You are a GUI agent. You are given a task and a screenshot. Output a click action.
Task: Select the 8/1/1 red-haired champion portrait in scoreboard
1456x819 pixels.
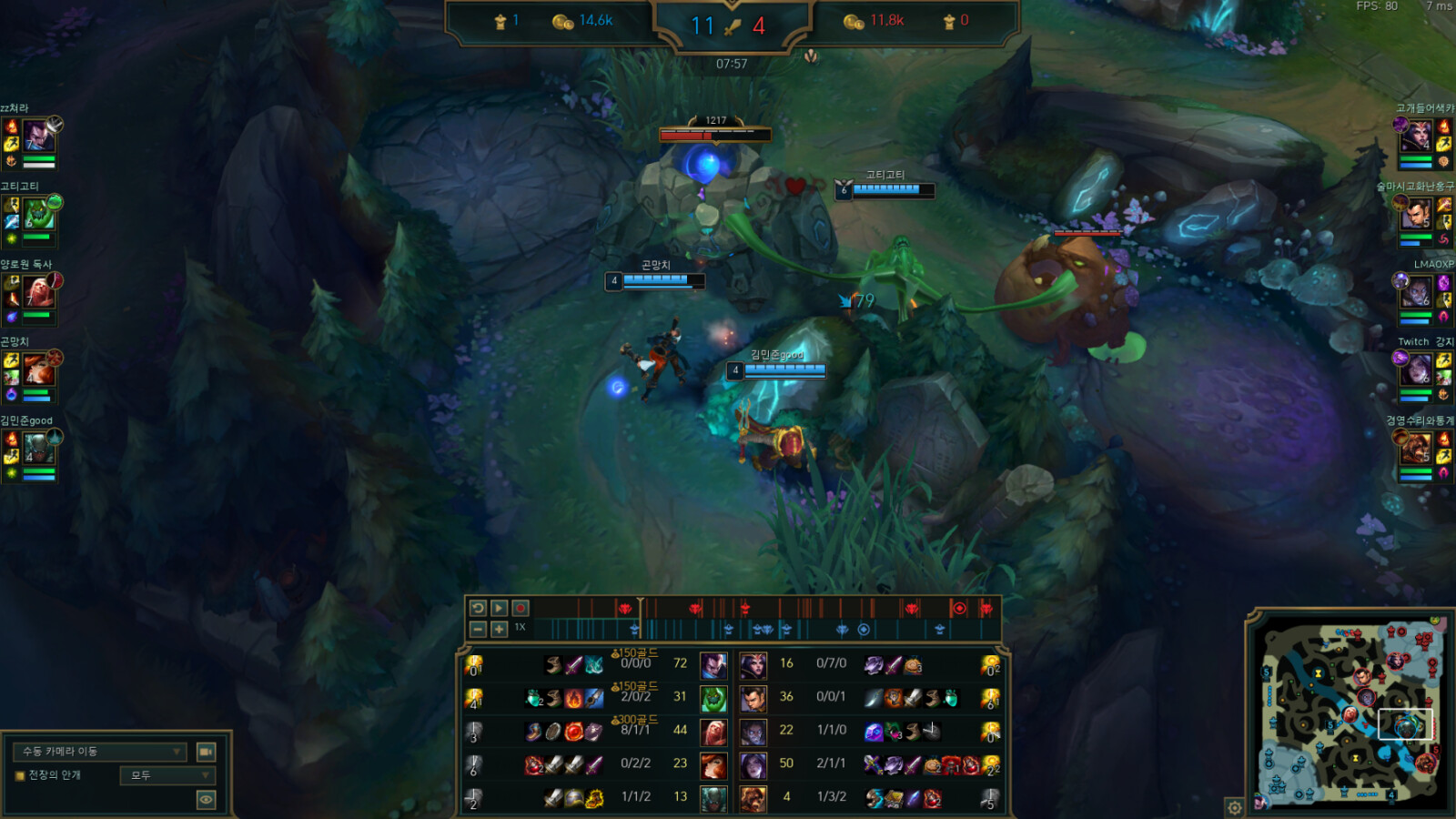tap(713, 731)
